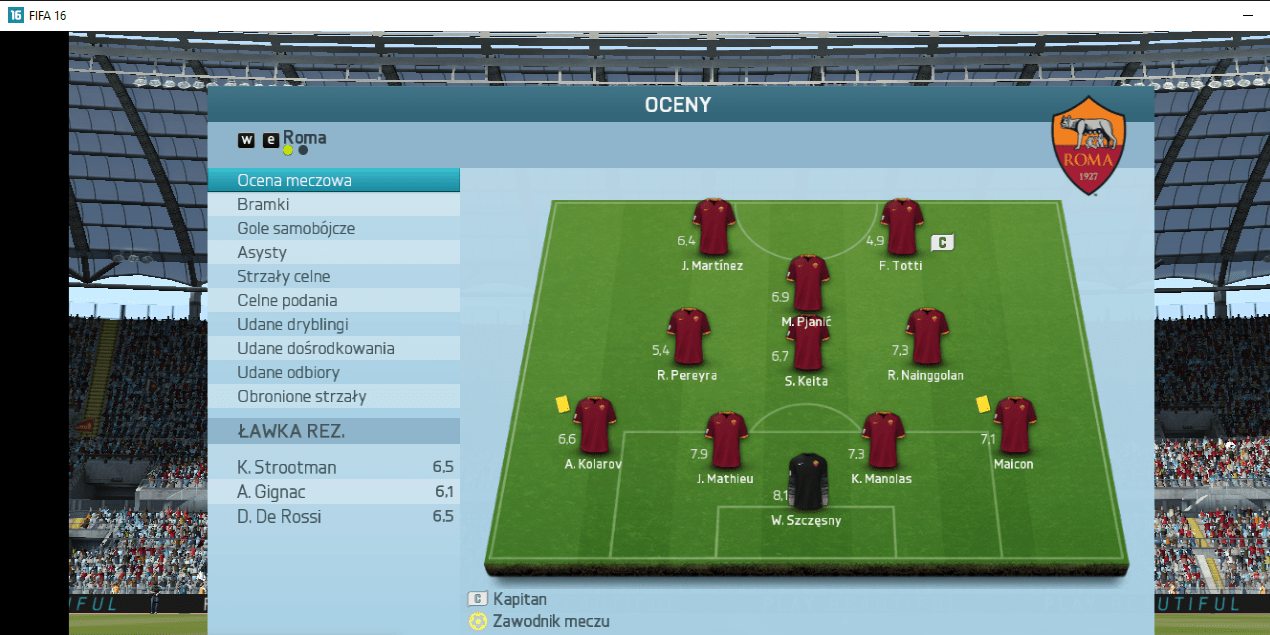Screen dimensions: 1270x635
Task: Select goalkeeper W. Szczęsny's shirt
Action: [x=806, y=482]
